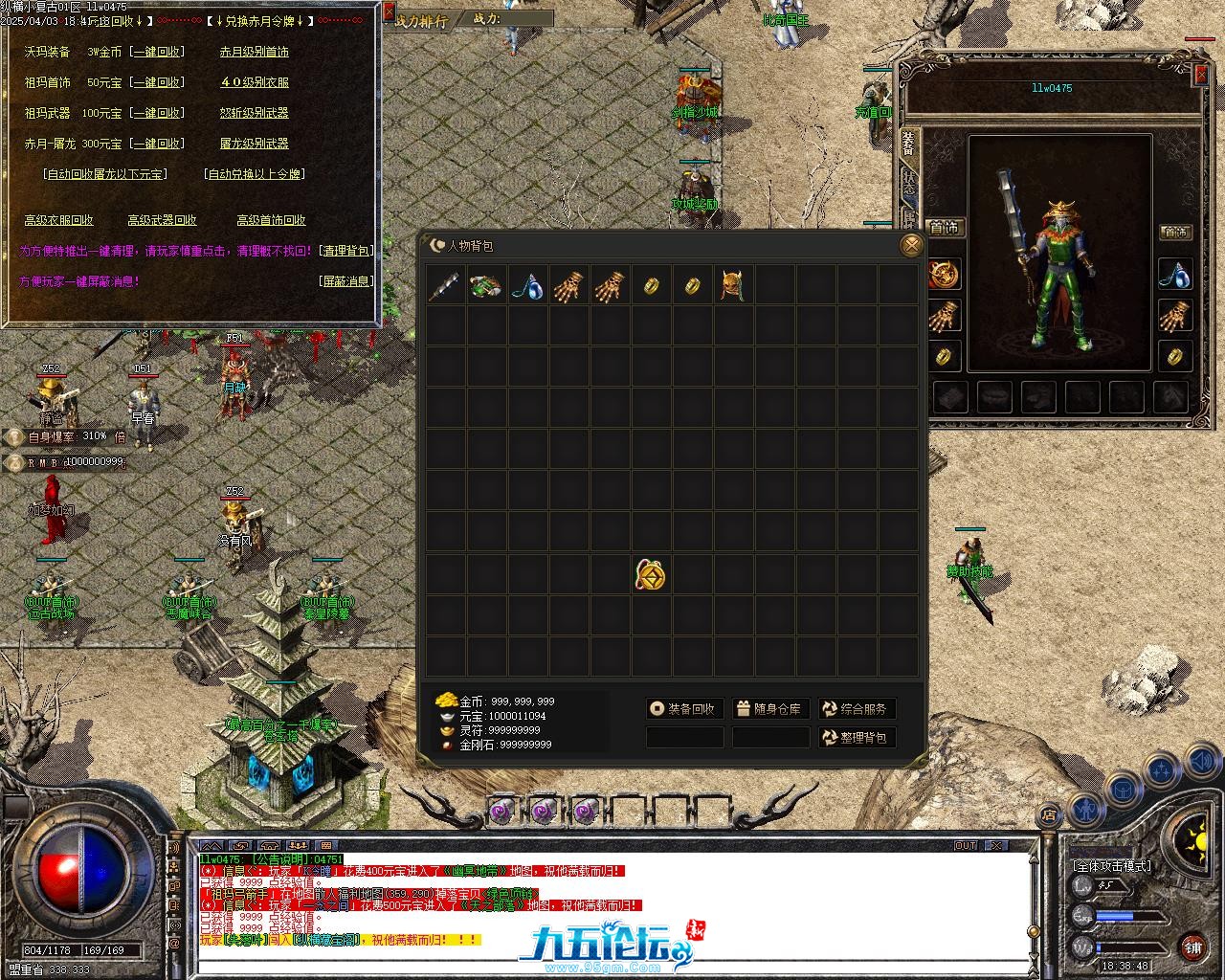Select the helmet item in the backpack
Viewport: 1225px width, 980px height.
(x=733, y=285)
